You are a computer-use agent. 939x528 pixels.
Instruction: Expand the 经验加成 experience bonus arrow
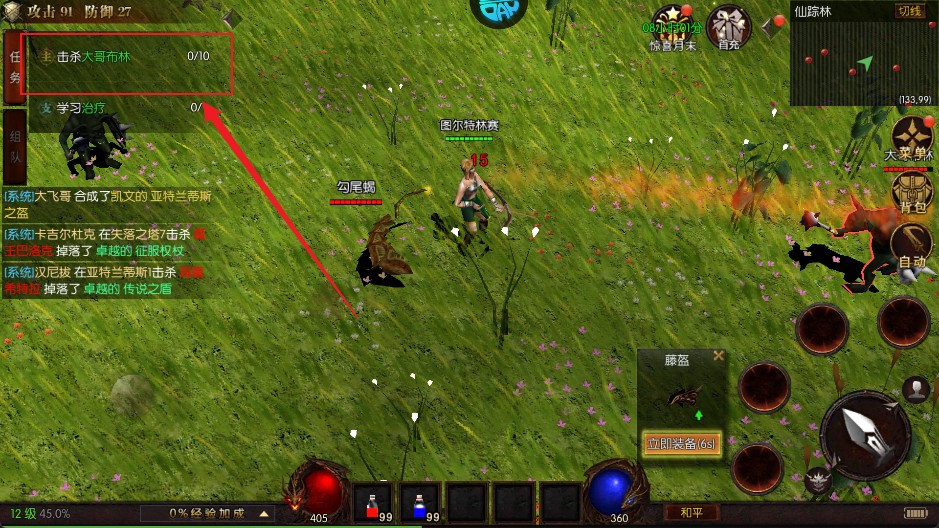pyautogui.click(x=265, y=513)
